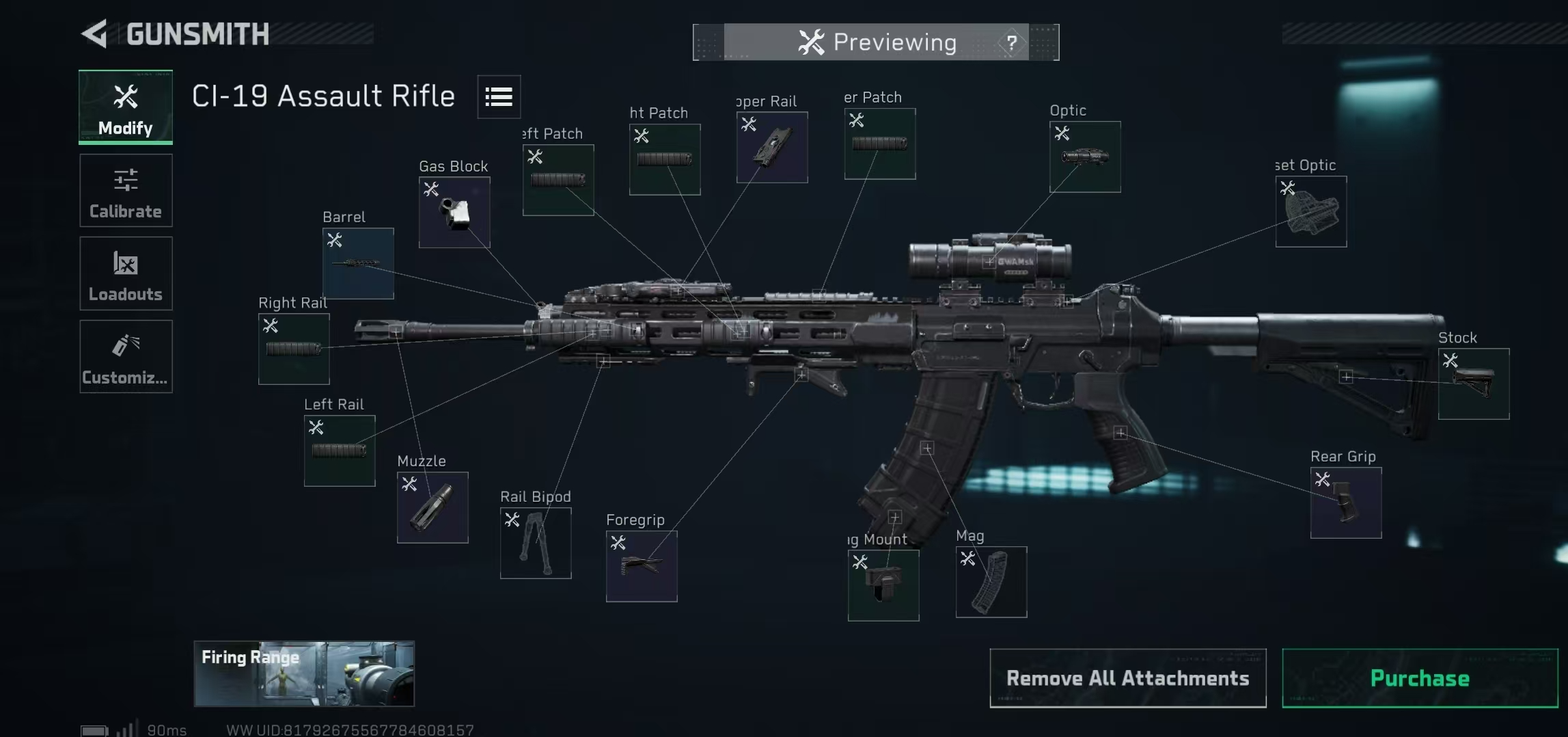
Task: Choose the Rail Bipod attachment slot
Action: (536, 543)
